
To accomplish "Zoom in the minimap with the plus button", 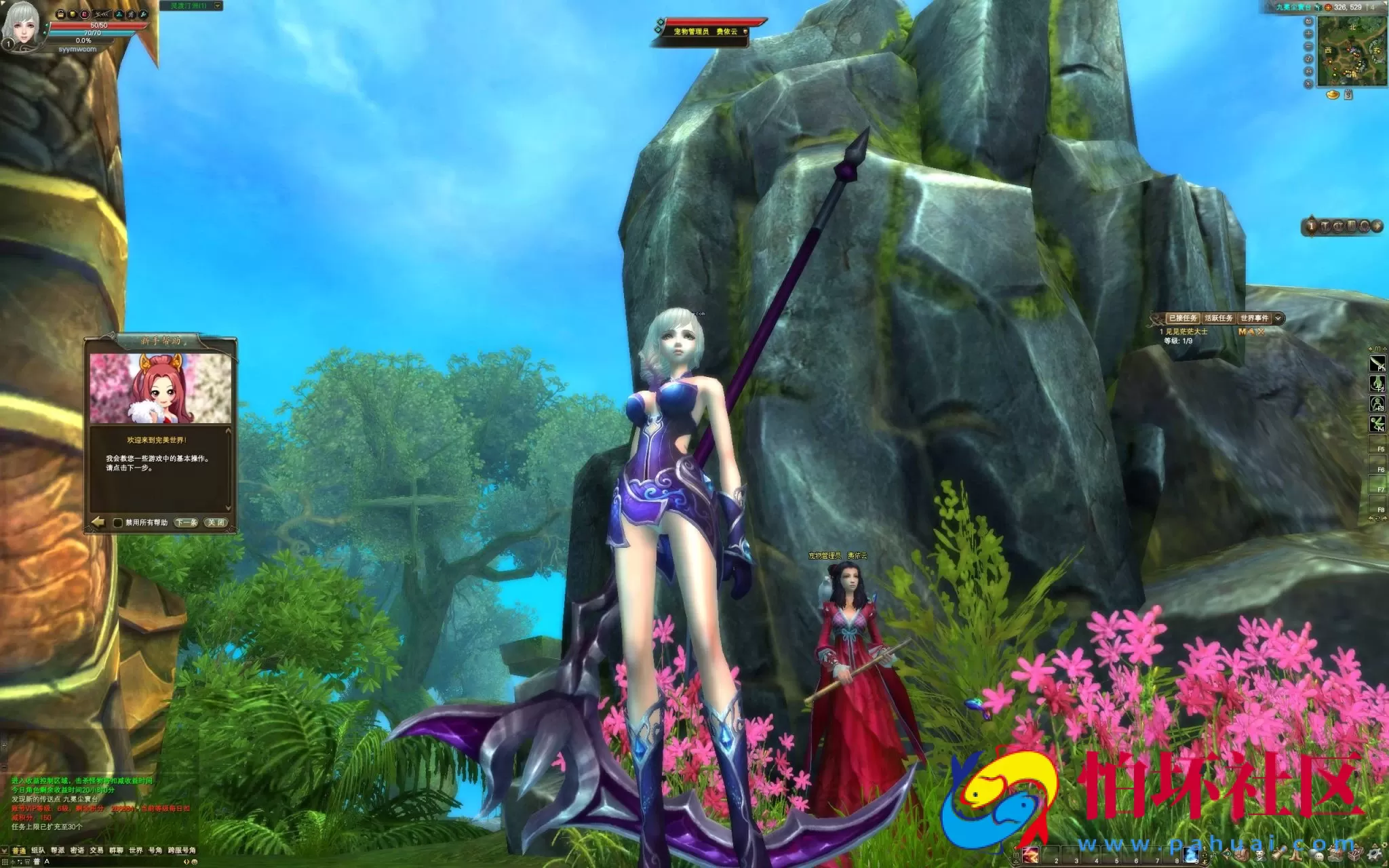I will coord(1308,34).
